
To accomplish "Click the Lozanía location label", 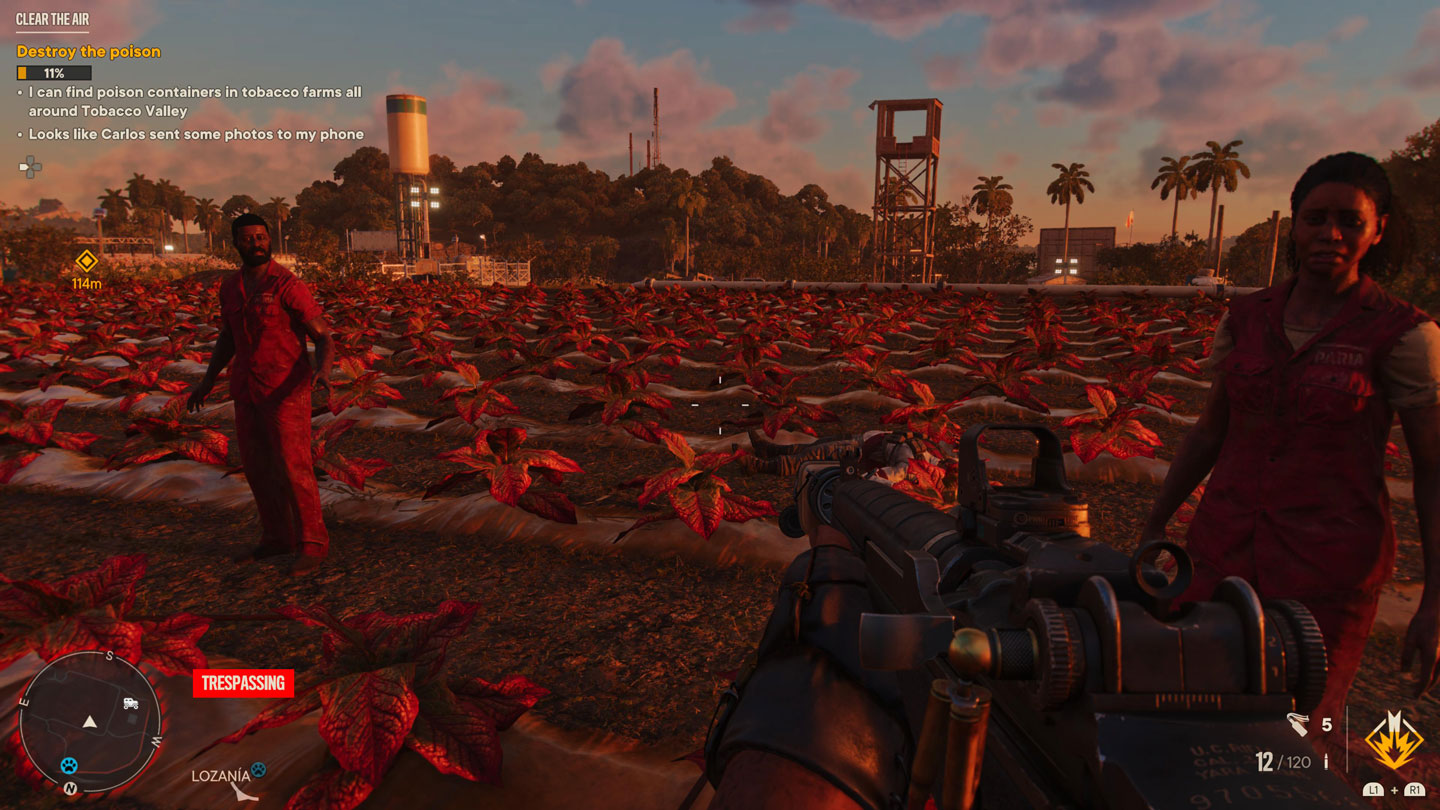I will (x=221, y=775).
